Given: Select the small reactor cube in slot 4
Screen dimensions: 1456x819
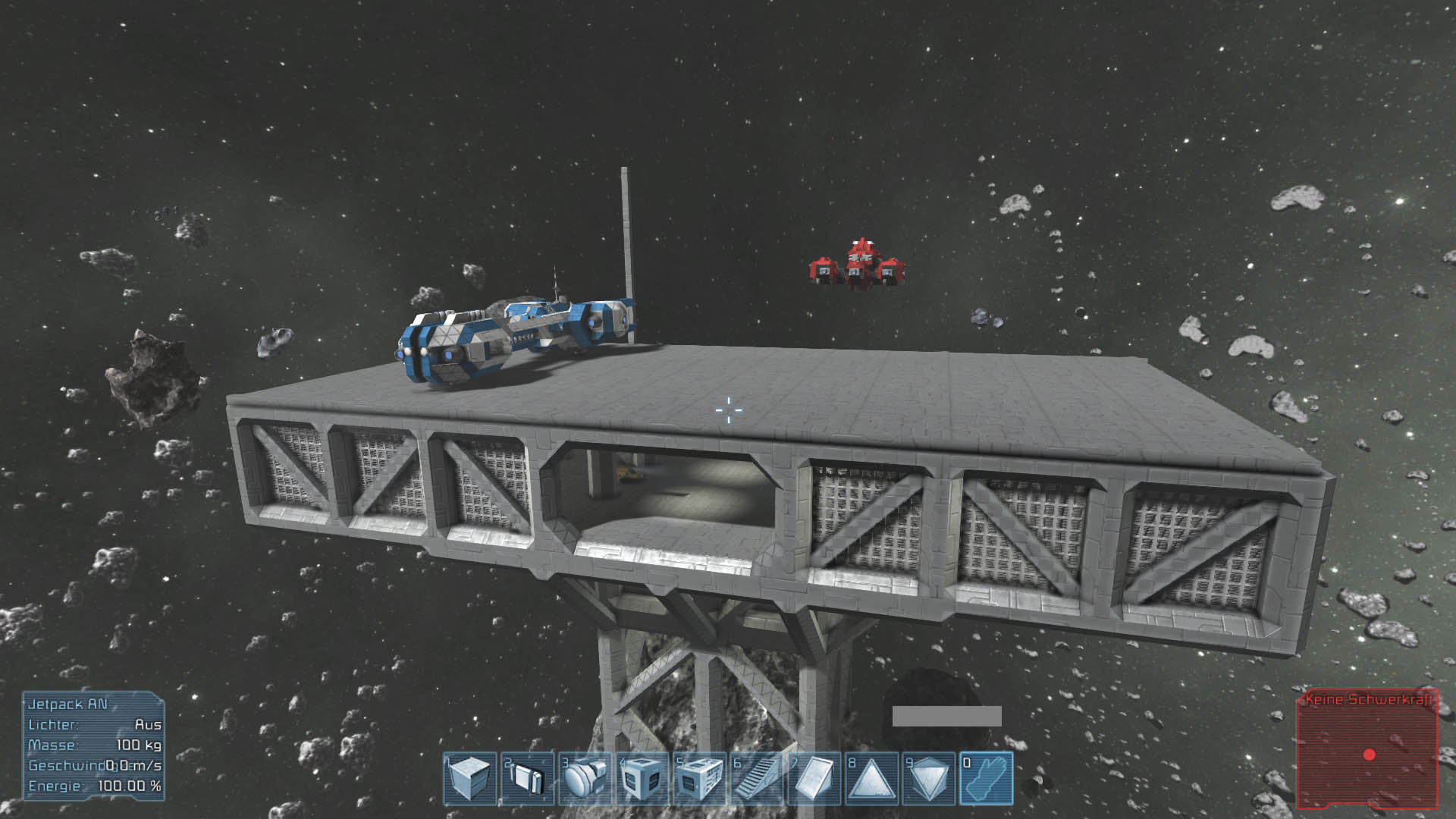Looking at the screenshot, I should click(643, 778).
